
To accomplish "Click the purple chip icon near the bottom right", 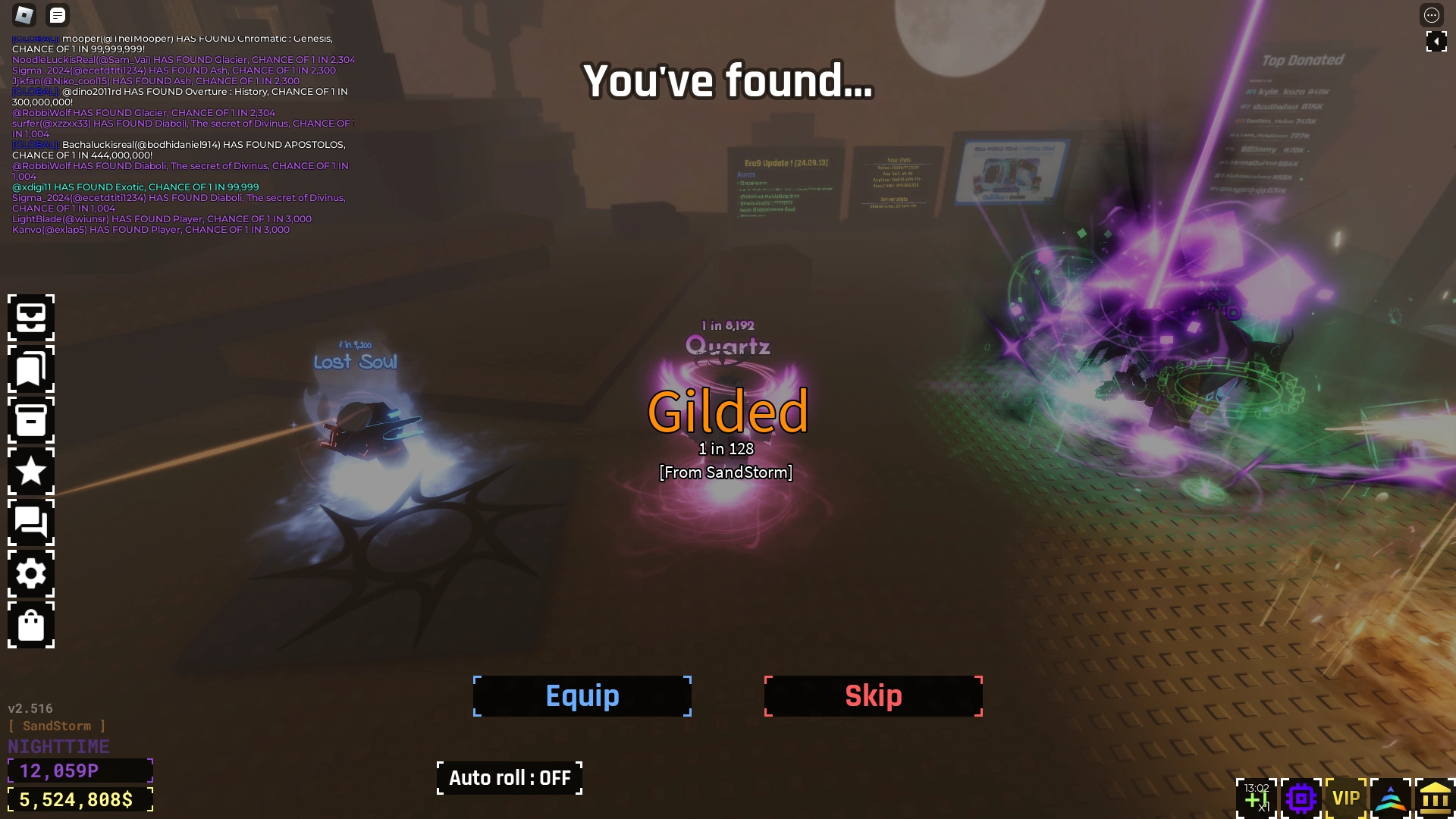I will [1300, 797].
